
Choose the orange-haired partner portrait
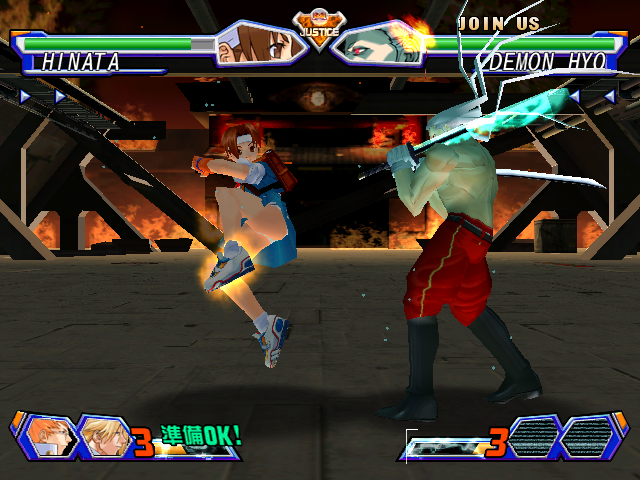[x=47, y=436]
